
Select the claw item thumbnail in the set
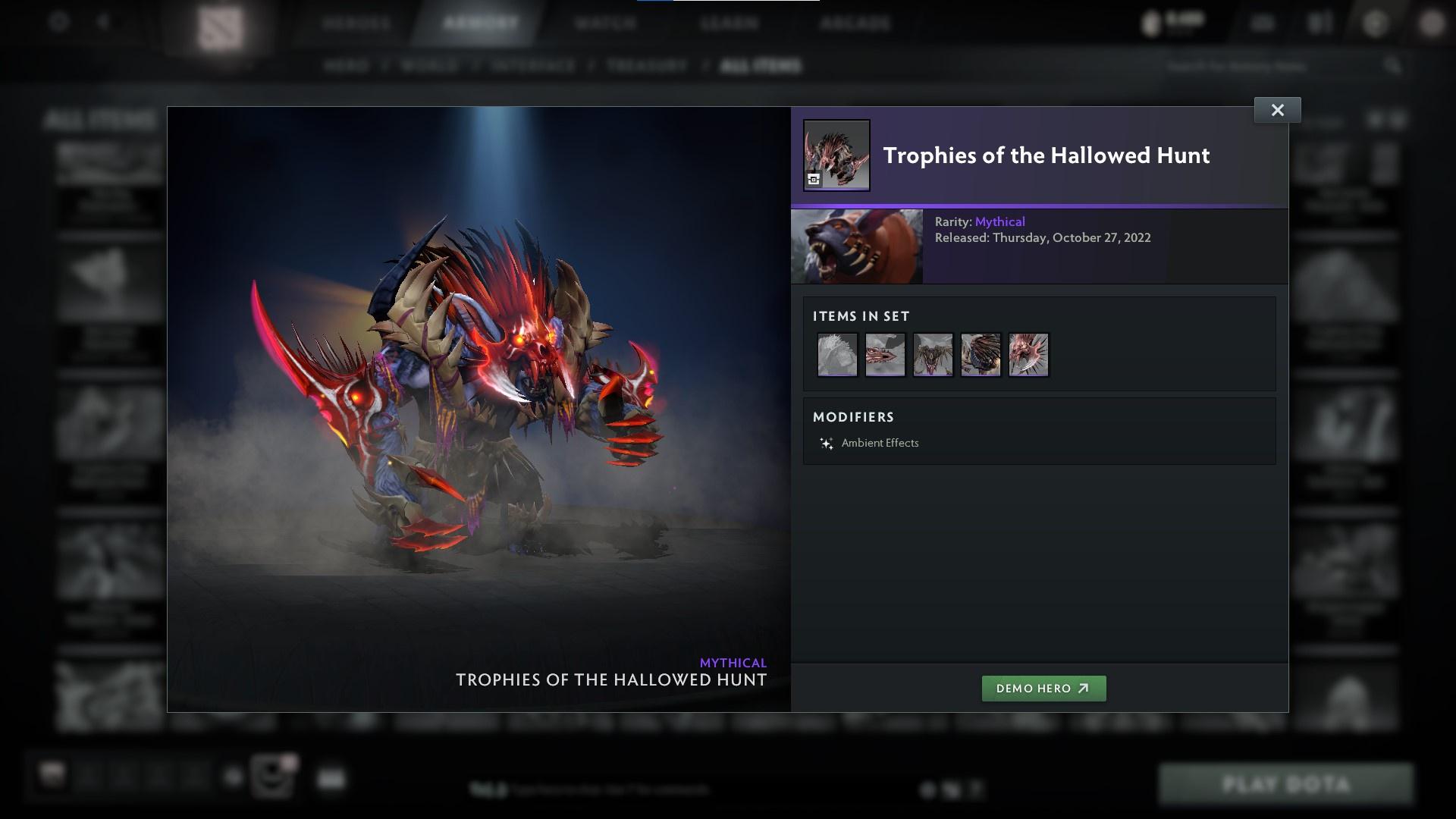coord(1028,354)
